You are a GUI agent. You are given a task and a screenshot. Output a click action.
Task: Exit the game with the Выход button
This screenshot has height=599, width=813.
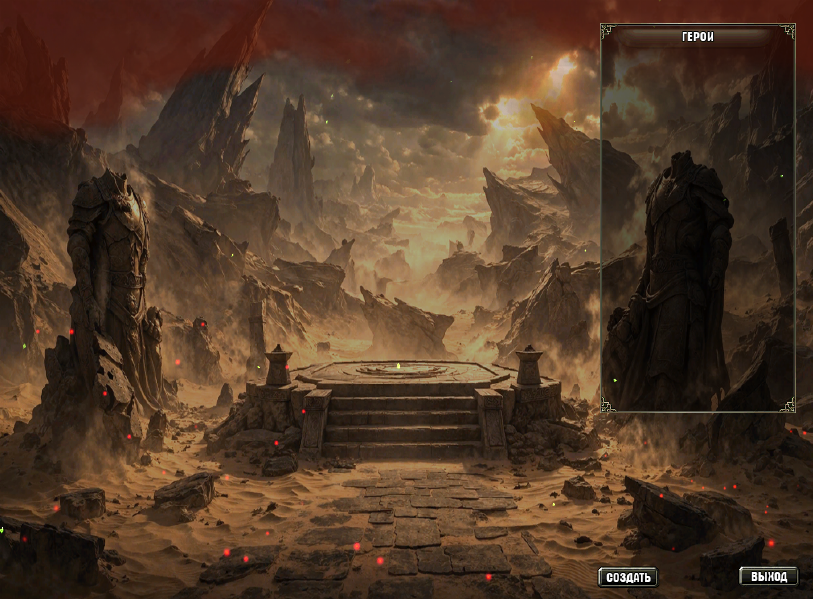pos(769,577)
